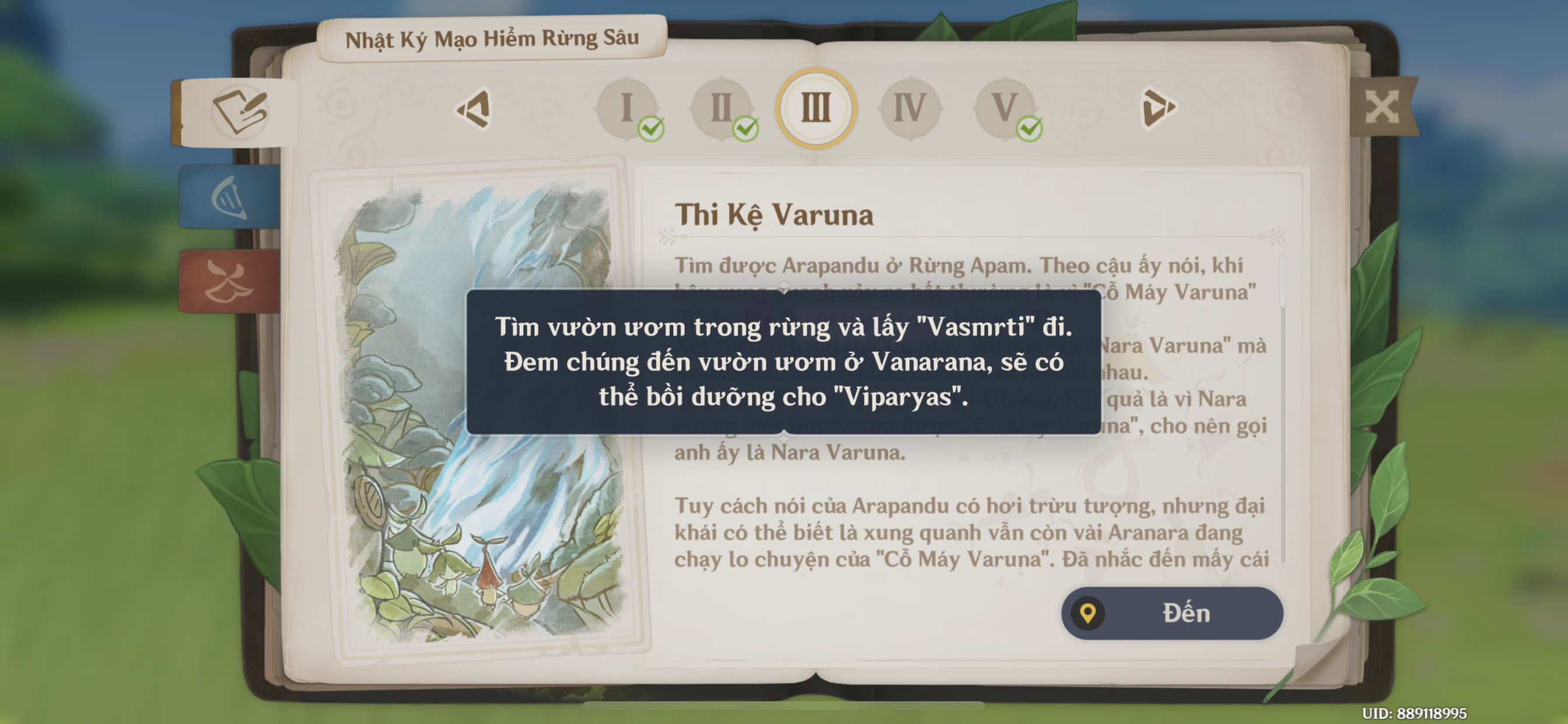Click the location pin icon on the Đến button
This screenshot has height=724, width=1568.
click(1088, 613)
